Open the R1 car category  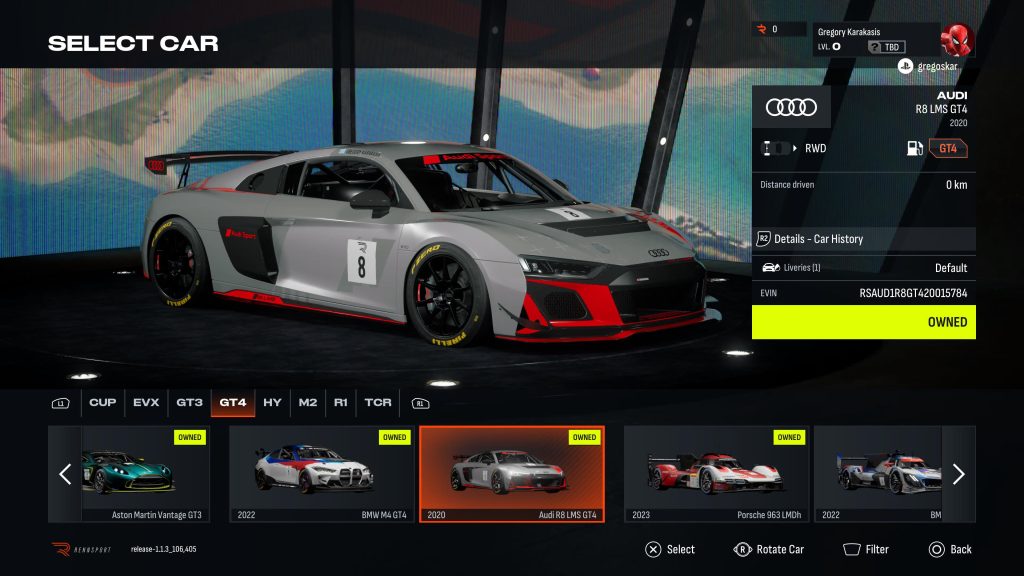[x=341, y=403]
